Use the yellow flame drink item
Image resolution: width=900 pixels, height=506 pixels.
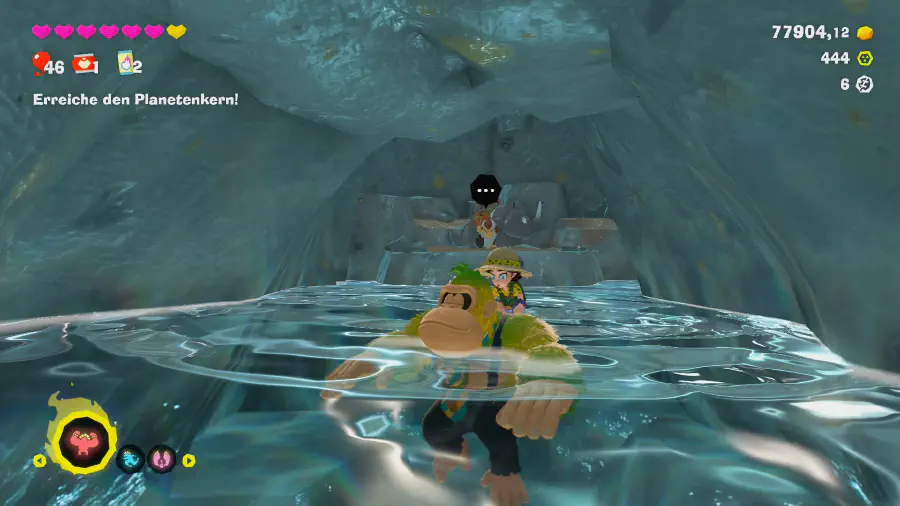coord(126,63)
